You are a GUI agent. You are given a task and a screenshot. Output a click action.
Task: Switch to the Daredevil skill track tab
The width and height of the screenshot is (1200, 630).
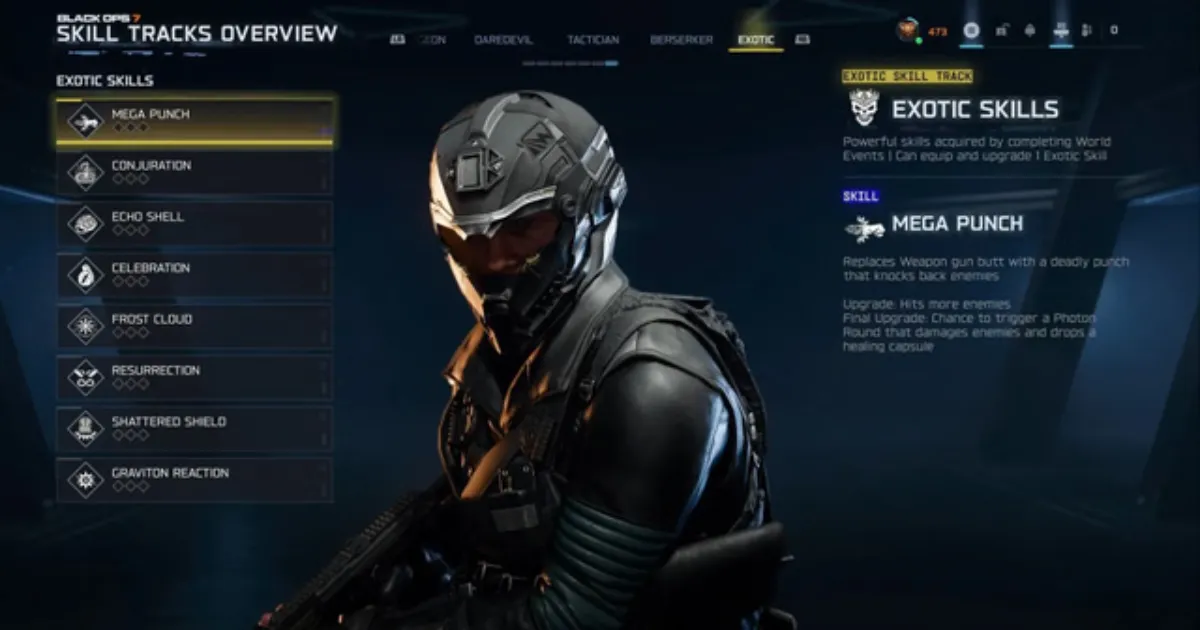(x=503, y=40)
